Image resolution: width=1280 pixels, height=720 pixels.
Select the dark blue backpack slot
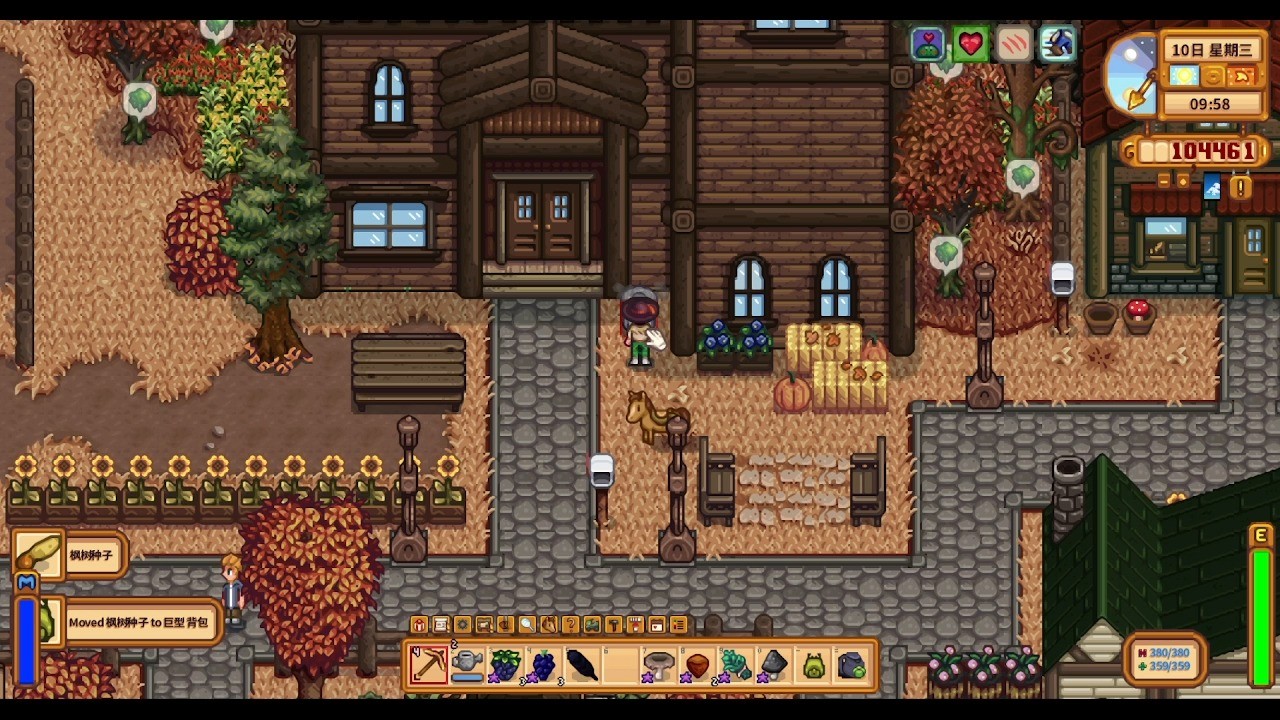point(851,665)
